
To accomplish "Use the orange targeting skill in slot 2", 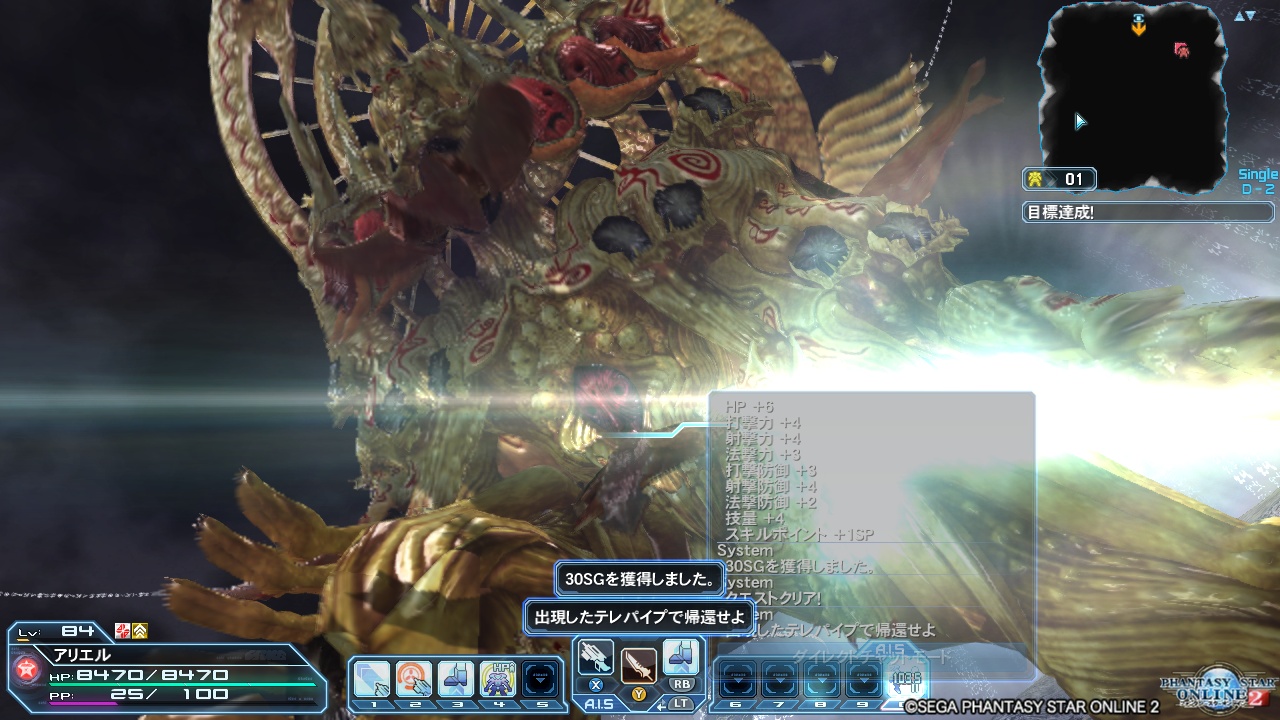I will pos(414,676).
